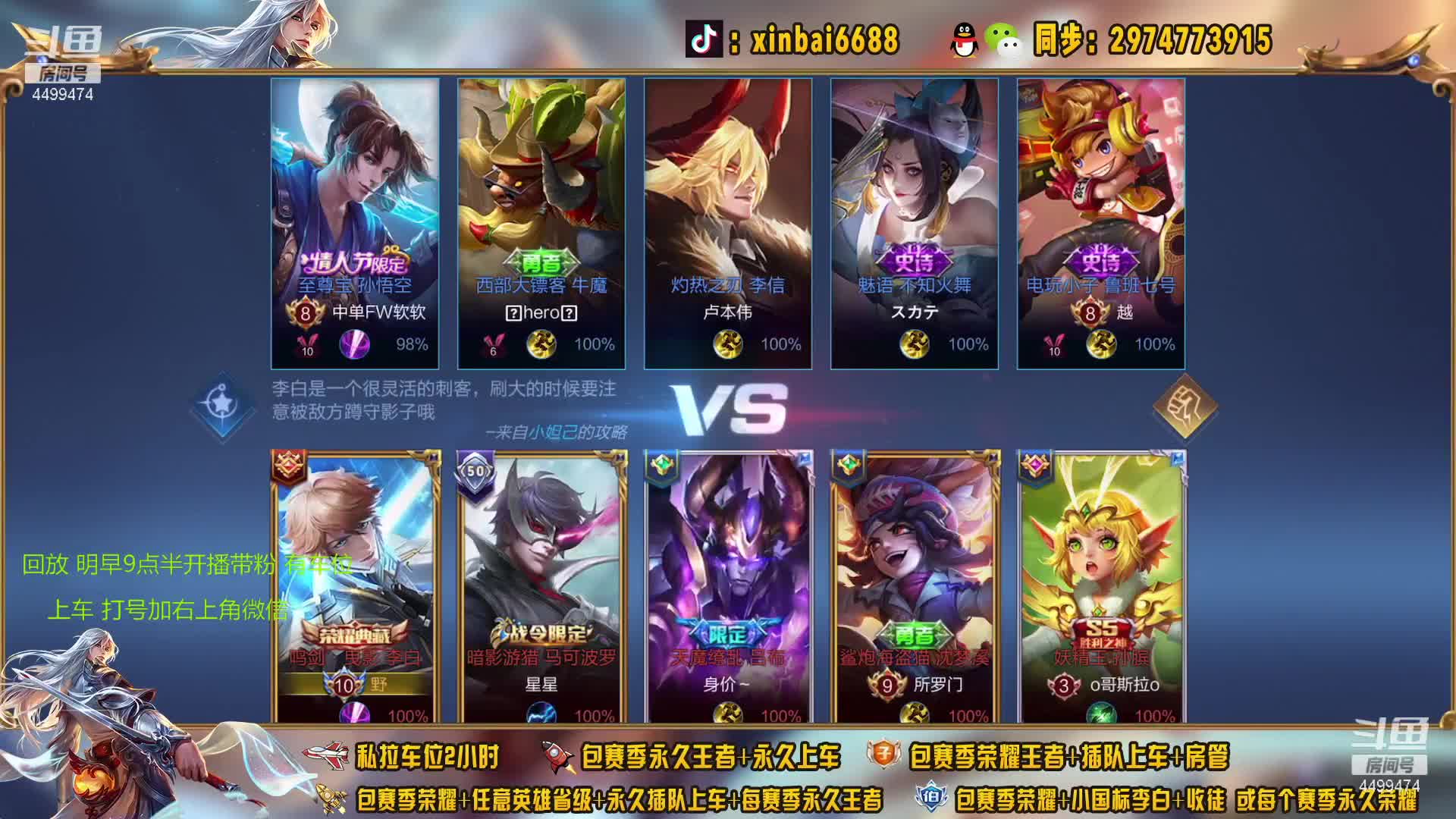
Task: Select the 孙悟空 hero card
Action: (355, 224)
